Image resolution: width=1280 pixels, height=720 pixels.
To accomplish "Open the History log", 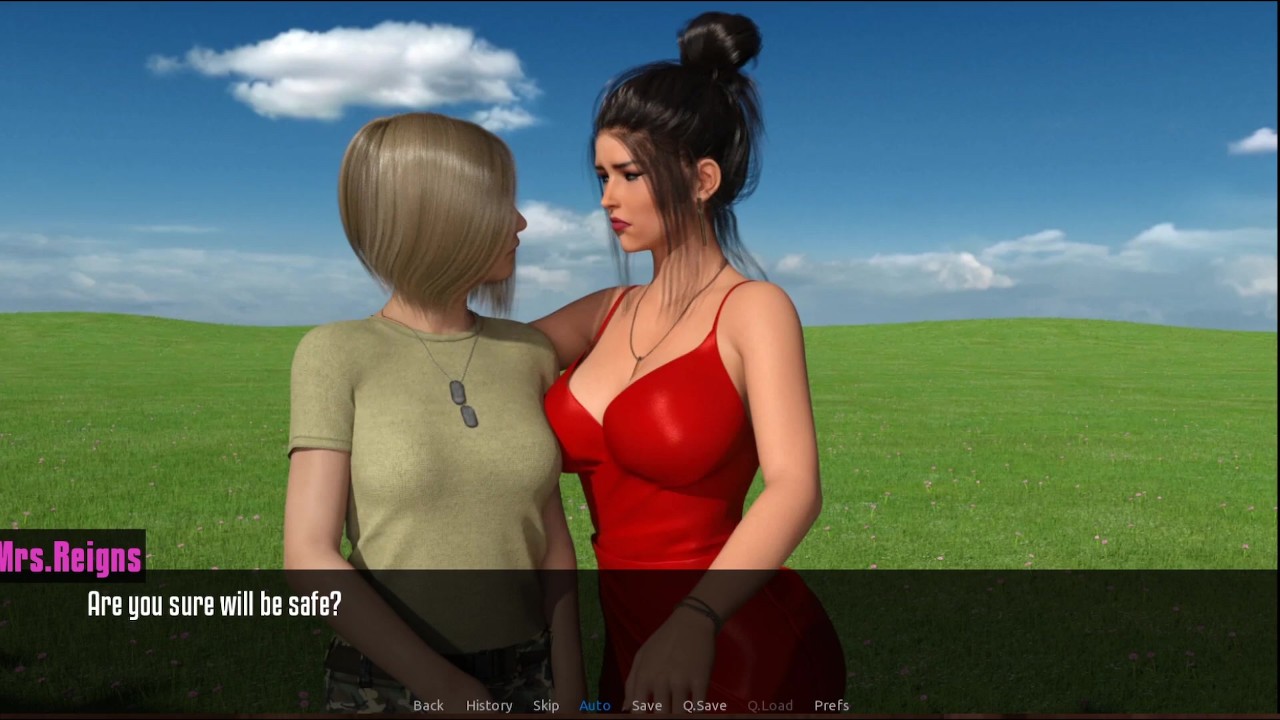I will tap(489, 705).
